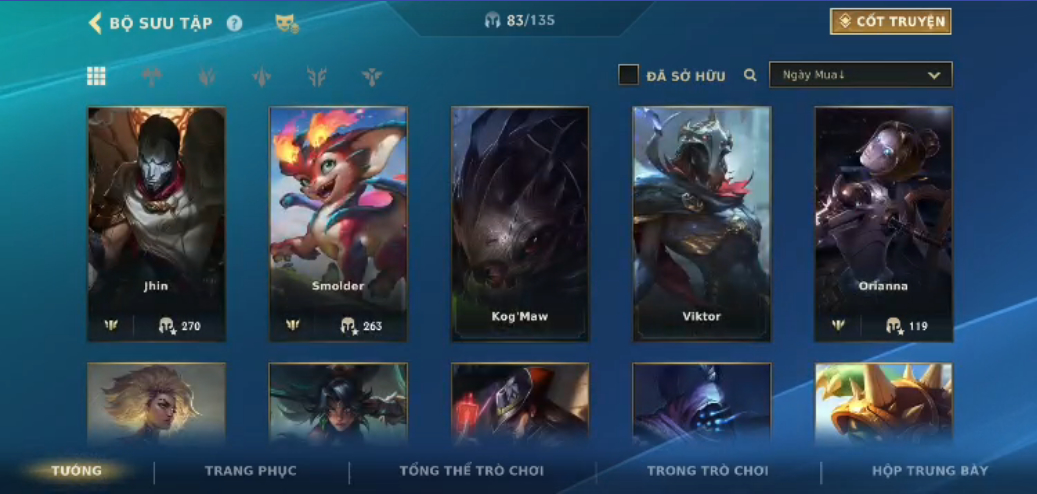Open the Cốt Truyện button
The width and height of the screenshot is (1037, 494).
coord(890,22)
